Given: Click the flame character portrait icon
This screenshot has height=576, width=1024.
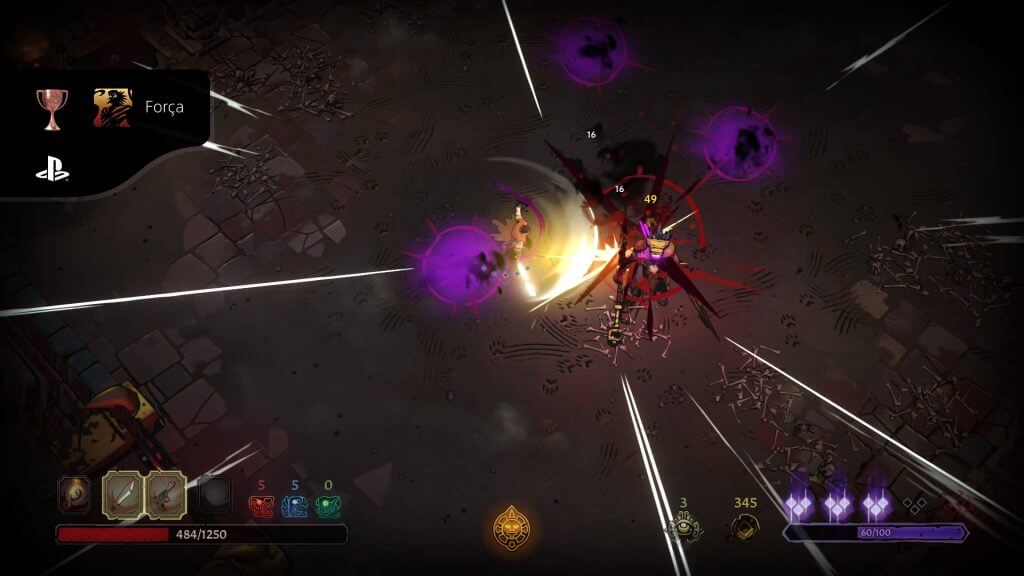Looking at the screenshot, I should (x=73, y=492).
